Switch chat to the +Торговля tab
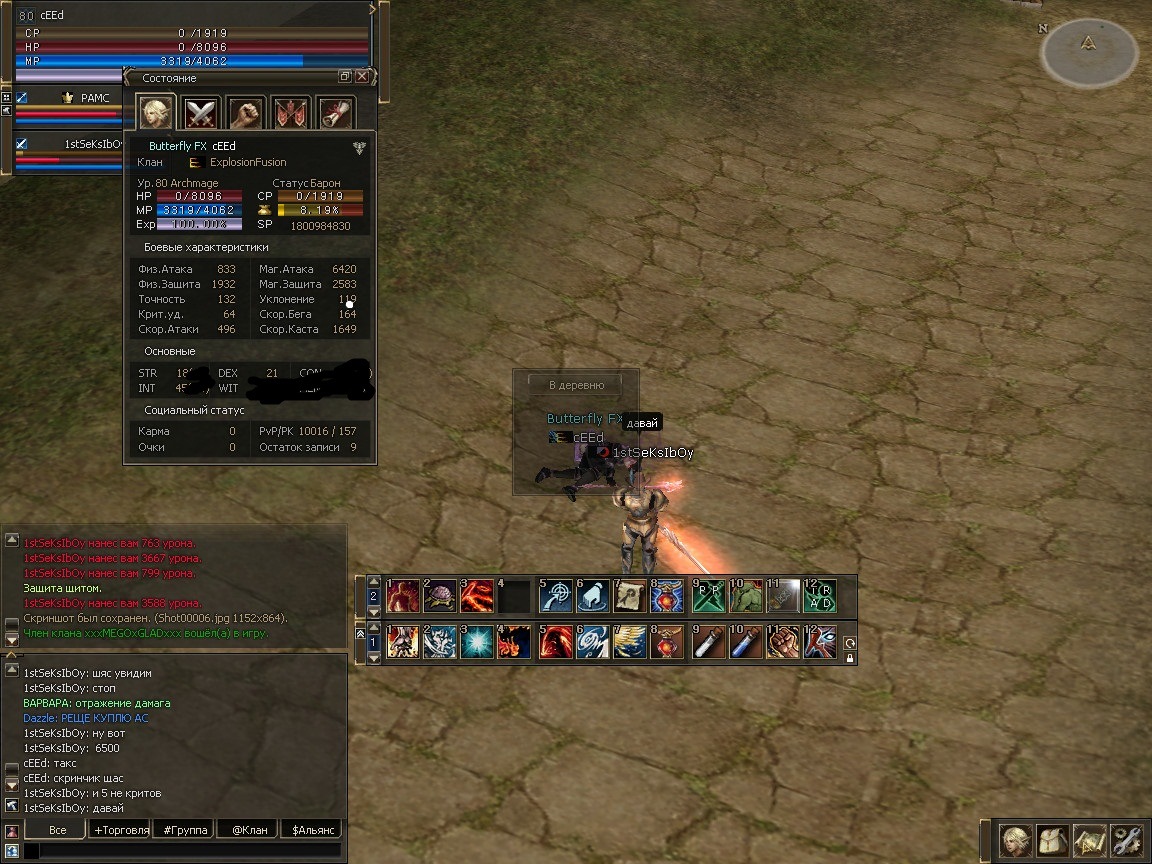Screen dimensions: 1152x864 [120, 829]
